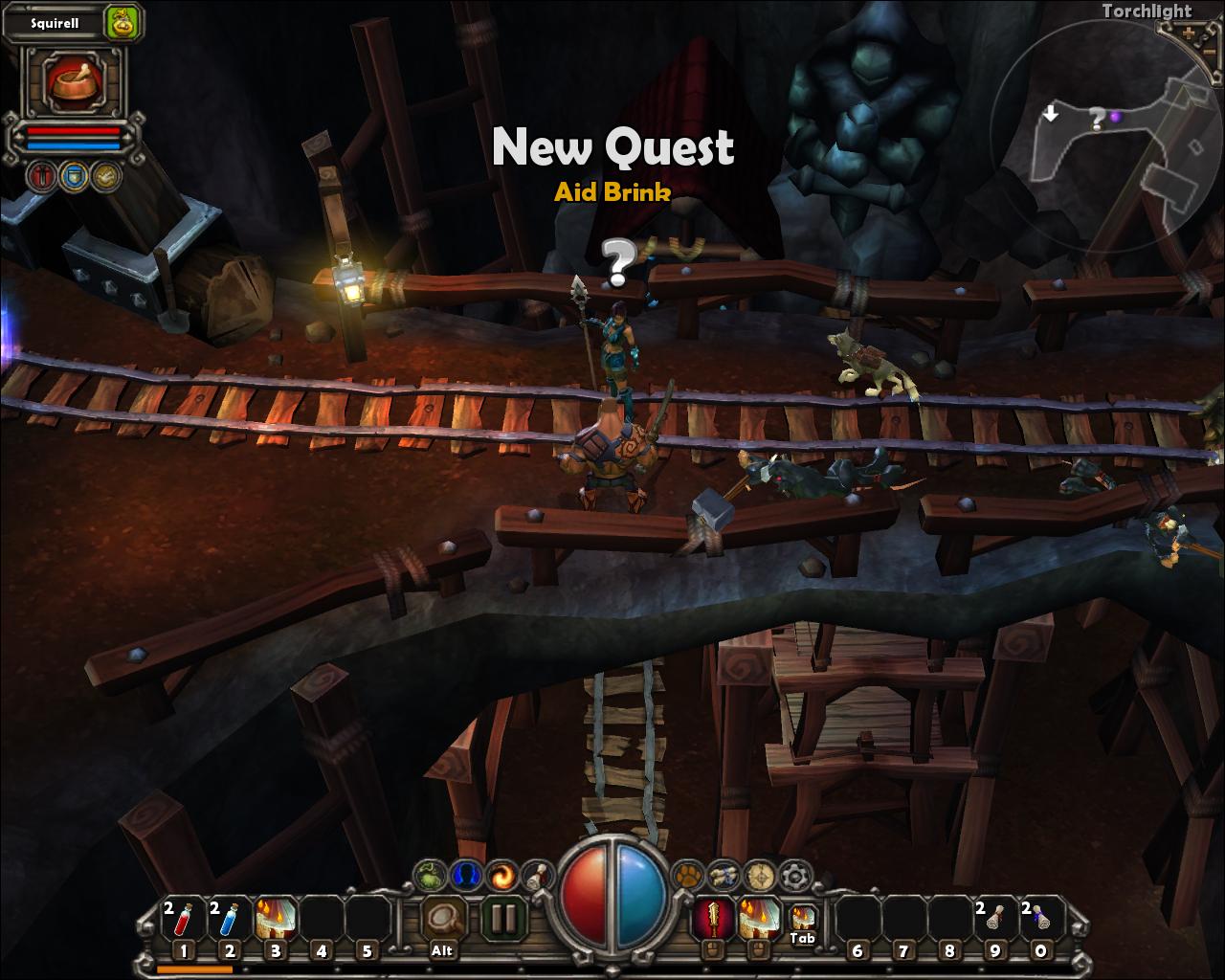Open the pet paw print menu

click(687, 875)
